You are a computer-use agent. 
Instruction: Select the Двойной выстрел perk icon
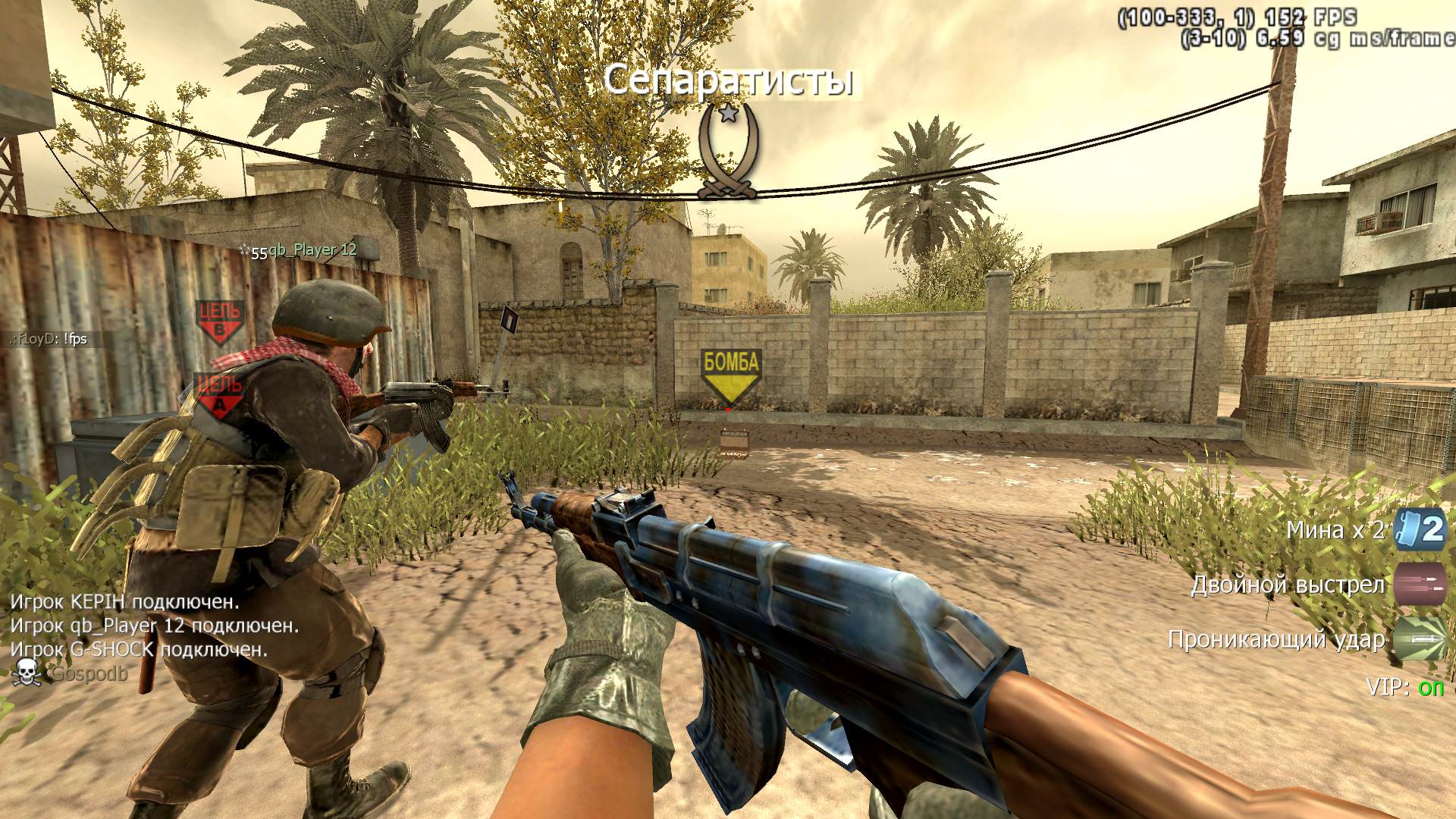pos(1420,584)
